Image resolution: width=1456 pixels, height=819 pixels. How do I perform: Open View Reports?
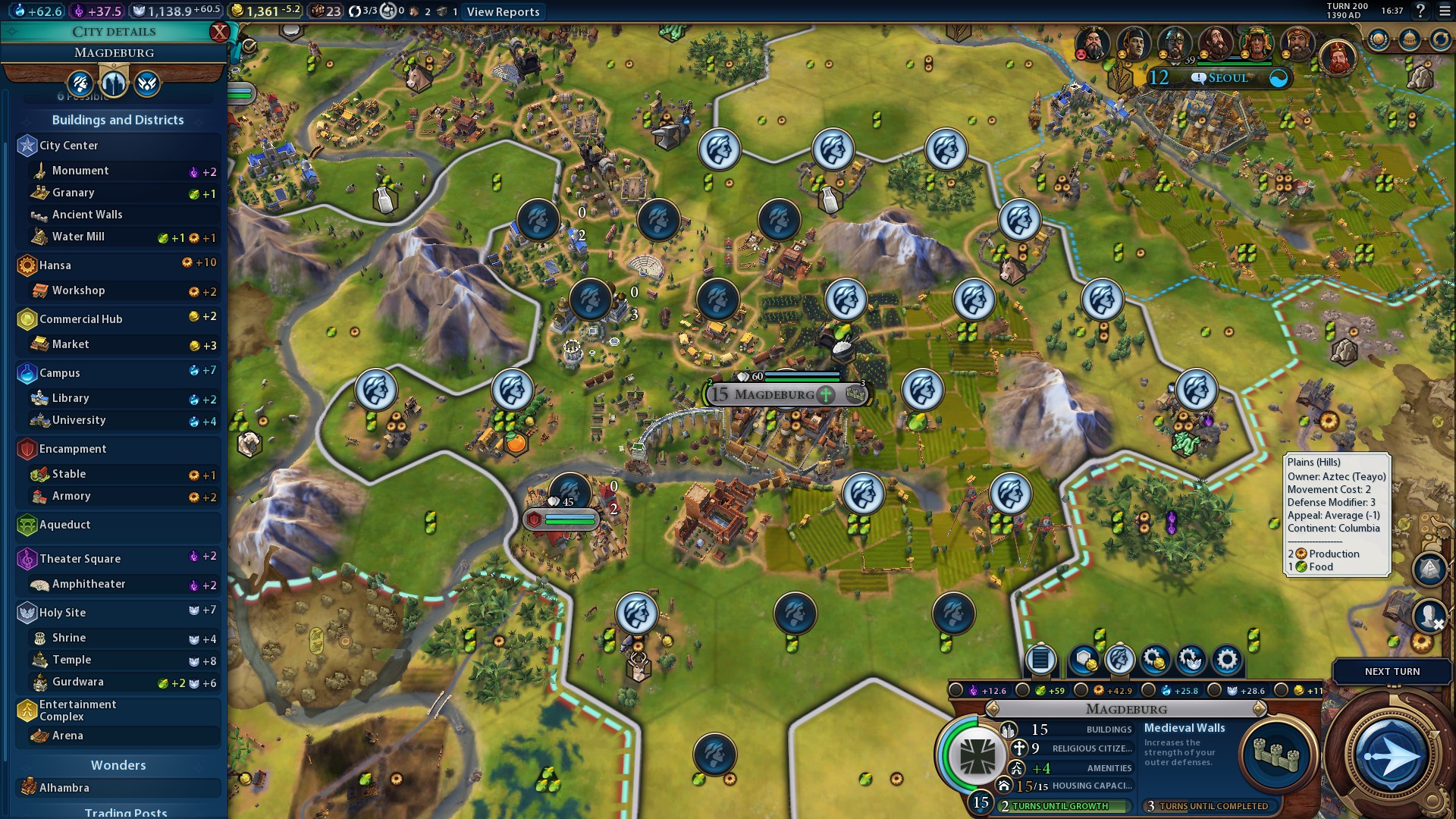(x=503, y=11)
